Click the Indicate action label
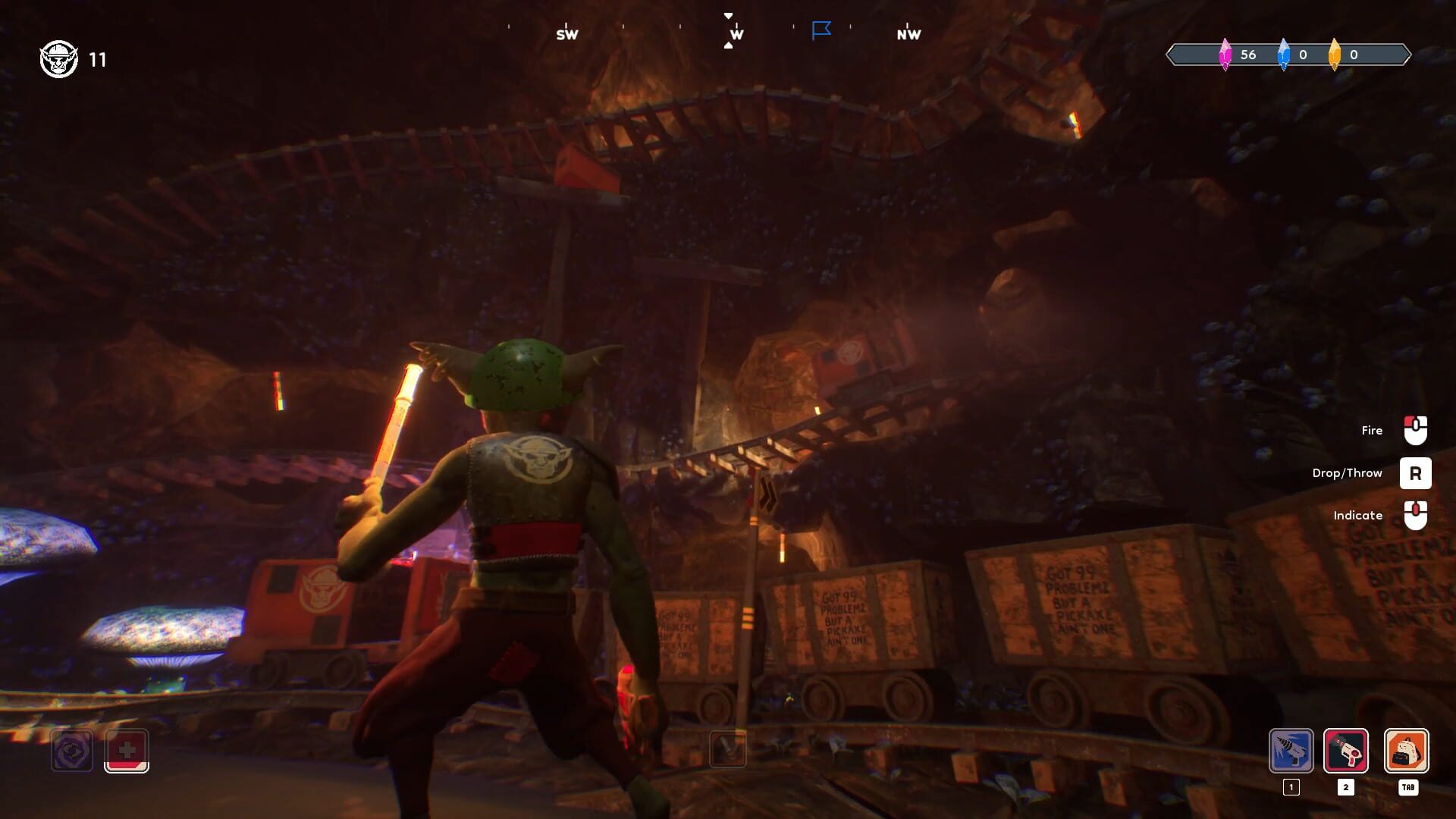 pyautogui.click(x=1360, y=515)
